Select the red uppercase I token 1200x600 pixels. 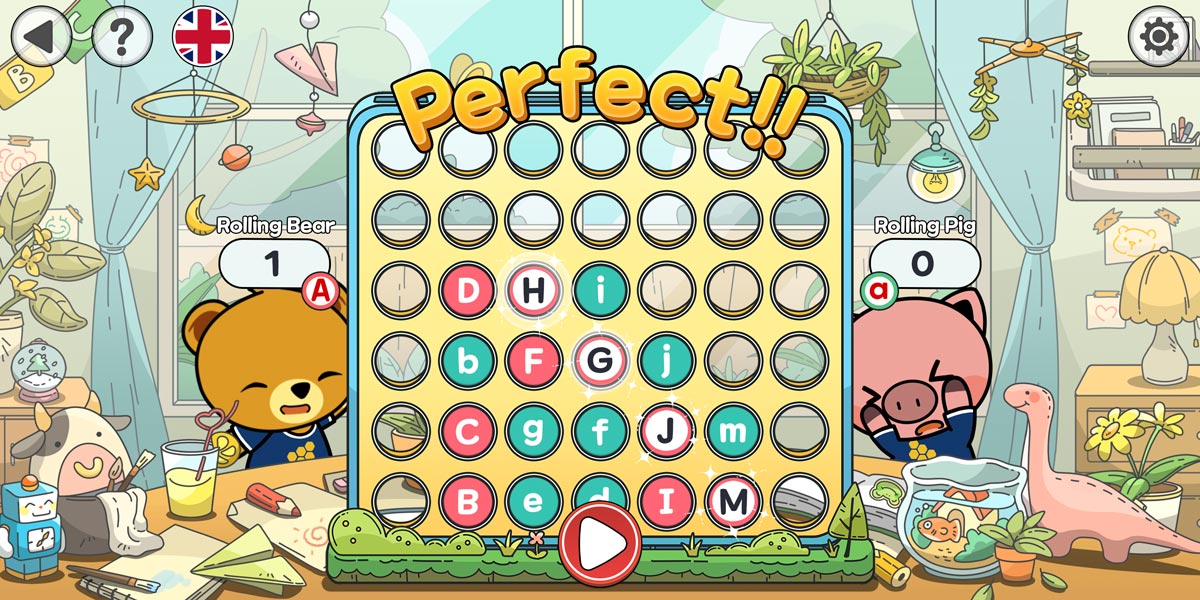pos(668,499)
